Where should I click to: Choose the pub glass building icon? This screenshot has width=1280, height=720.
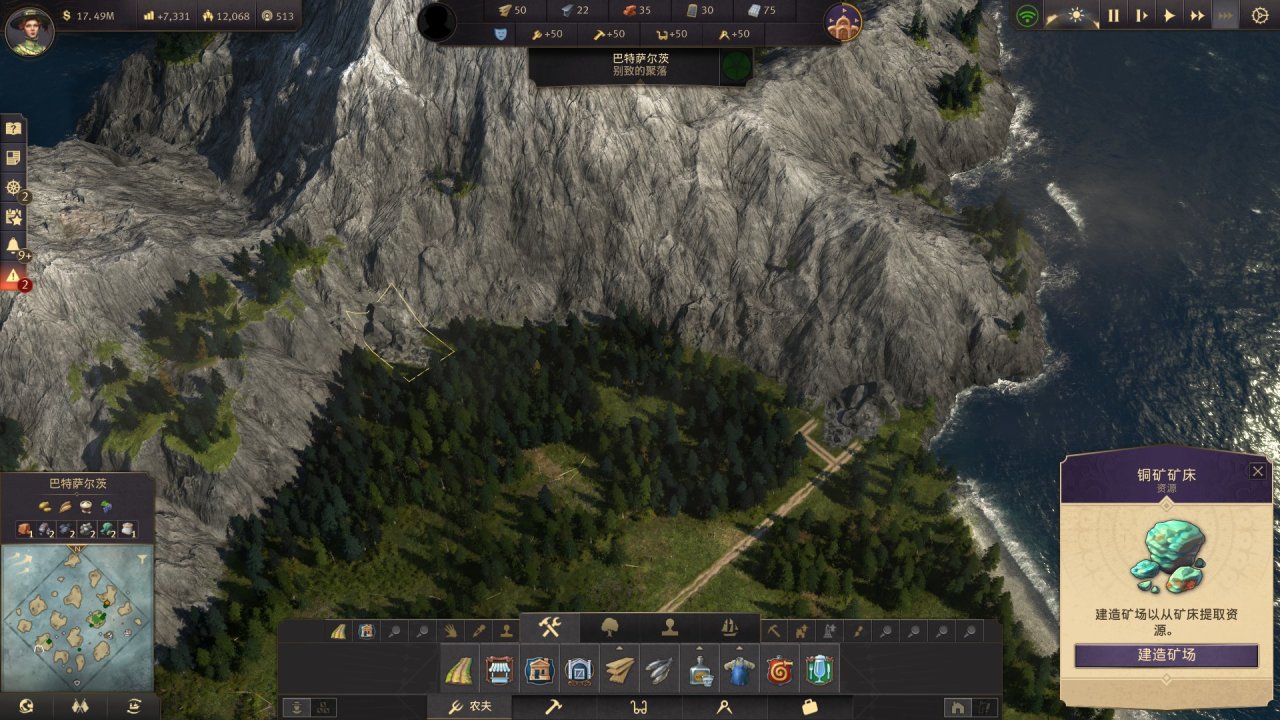[819, 670]
